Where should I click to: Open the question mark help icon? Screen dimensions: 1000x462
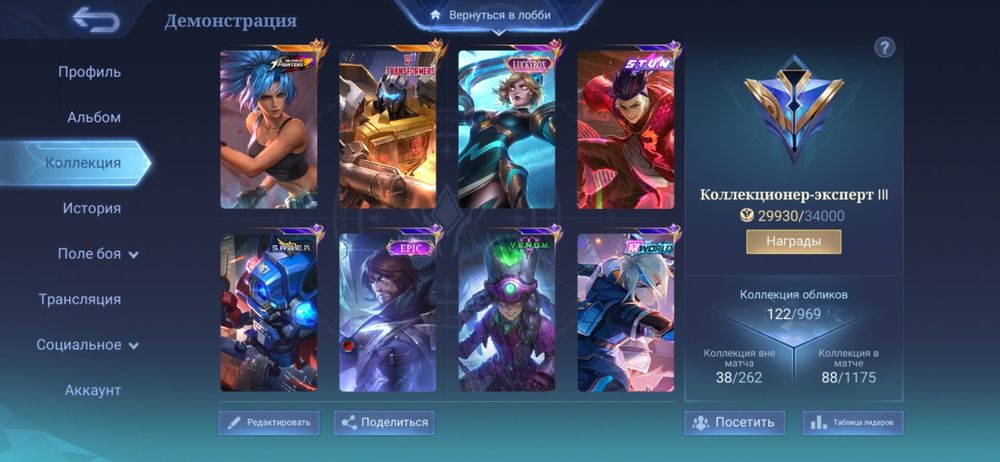[884, 47]
